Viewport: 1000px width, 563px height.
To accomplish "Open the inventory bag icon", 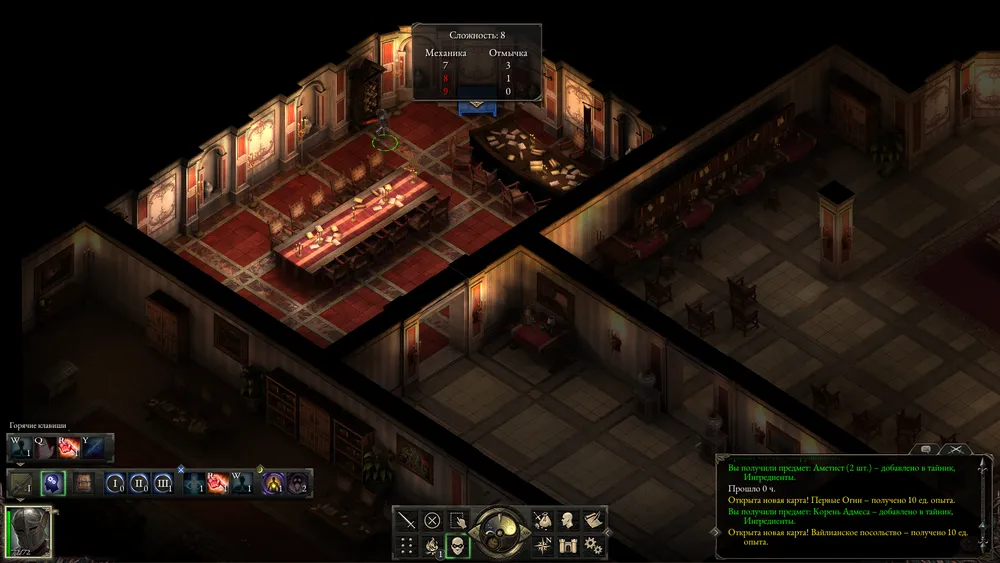I will pos(543,520).
